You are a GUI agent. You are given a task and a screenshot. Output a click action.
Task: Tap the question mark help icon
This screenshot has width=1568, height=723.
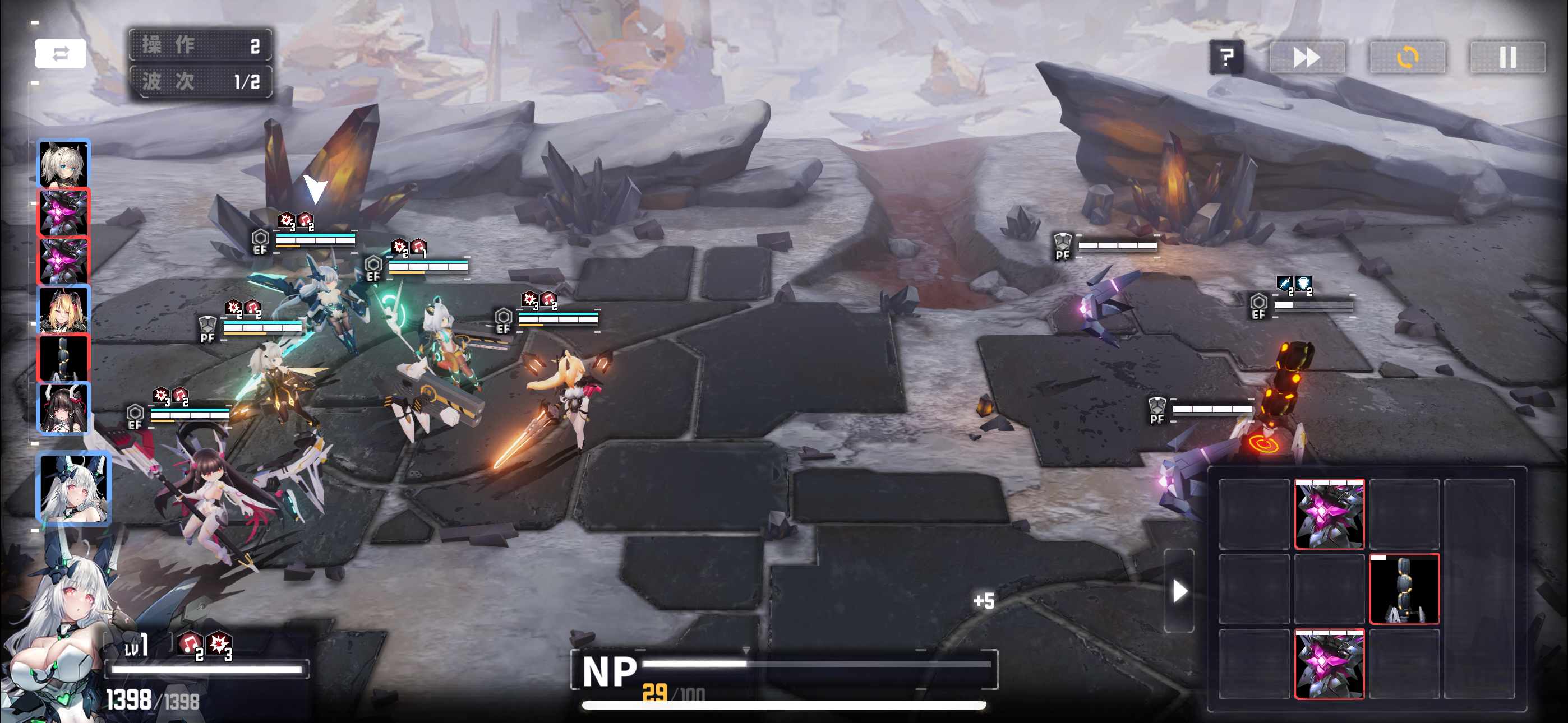click(1228, 58)
